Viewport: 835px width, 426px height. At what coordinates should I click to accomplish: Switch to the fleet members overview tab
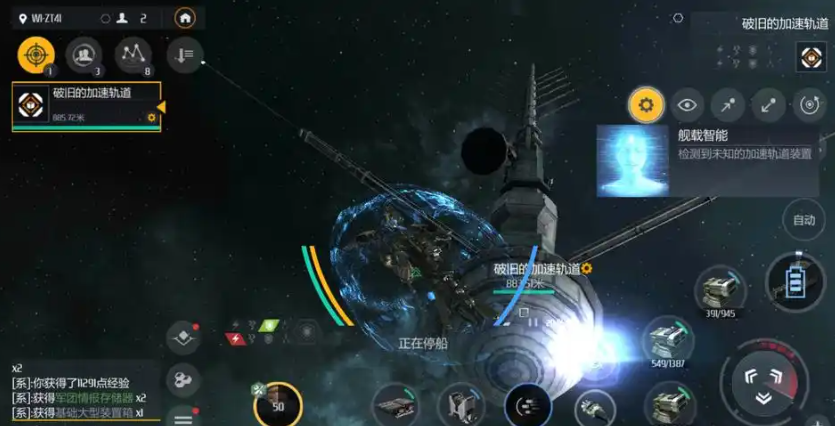coord(84,54)
